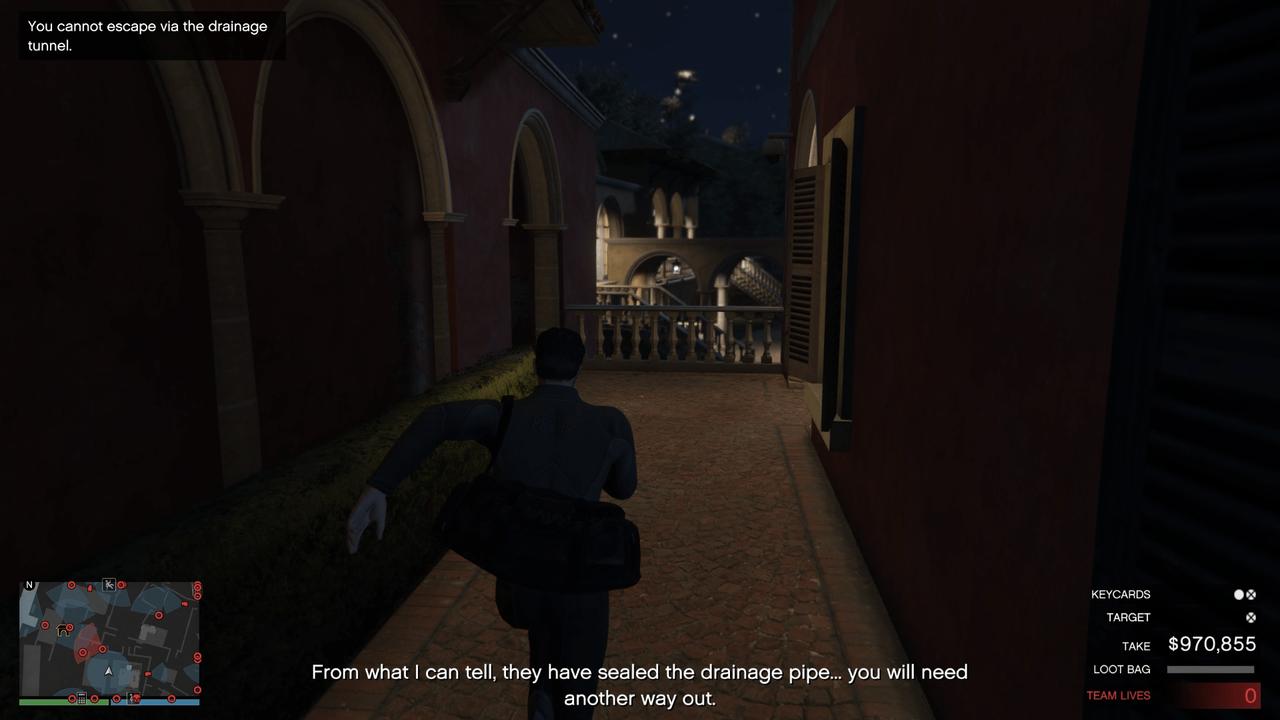Select the camera blip near the minimap bottom

[x=134, y=698]
